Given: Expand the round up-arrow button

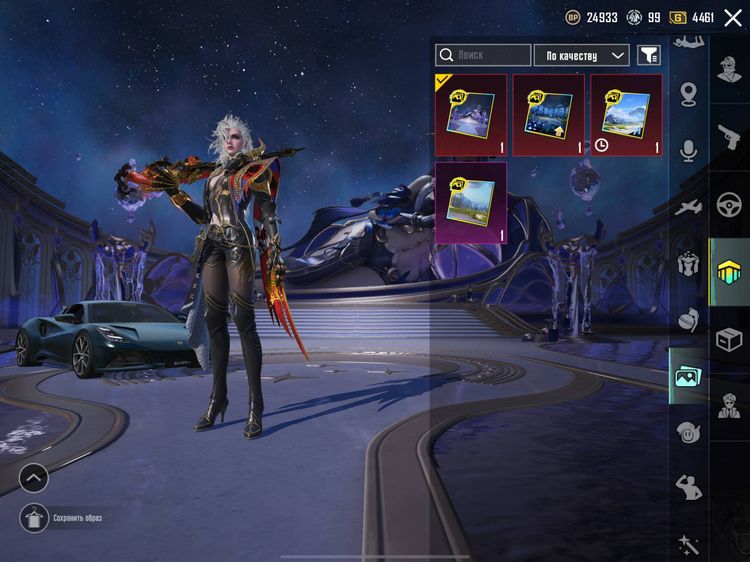Looking at the screenshot, I should tap(33, 478).
